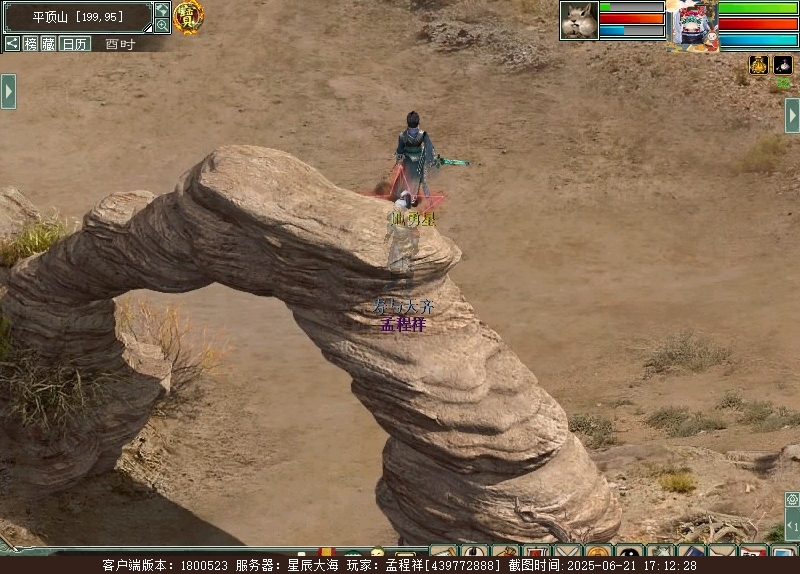800x574 pixels.
Task: Click the magnifier zoom button by the minimap
Action: click(162, 25)
